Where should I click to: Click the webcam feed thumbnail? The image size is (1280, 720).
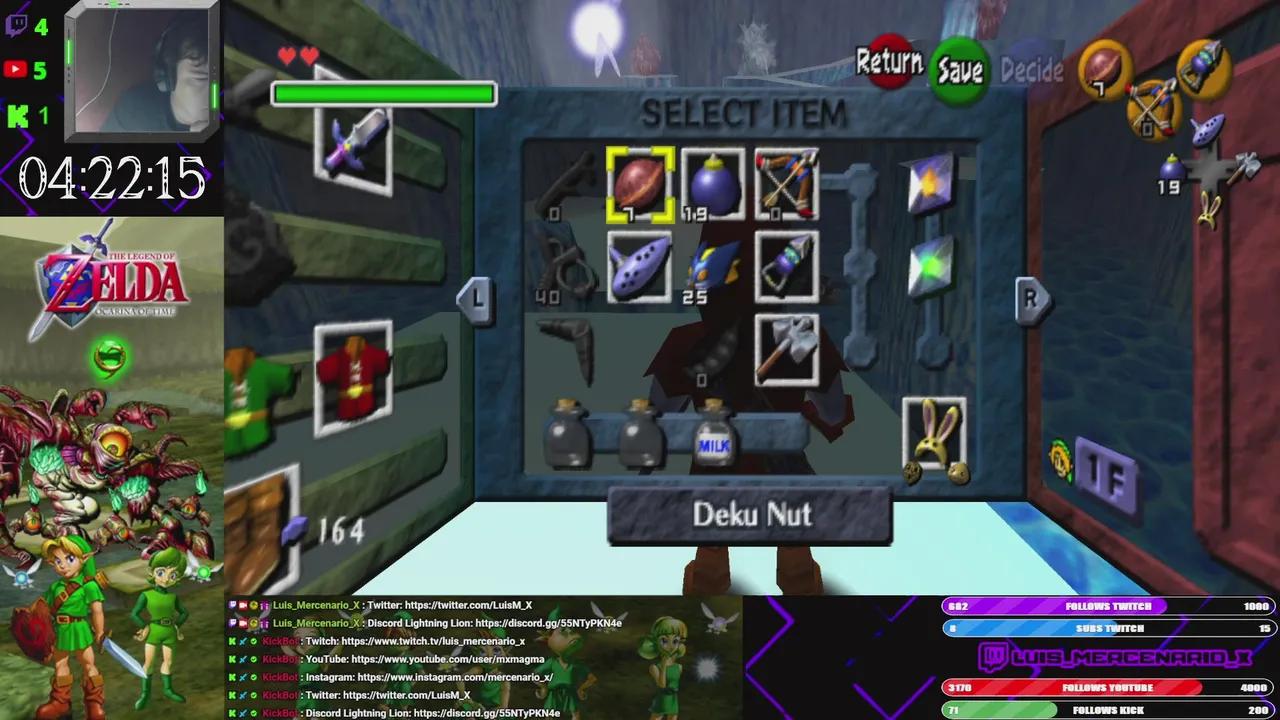[140, 68]
